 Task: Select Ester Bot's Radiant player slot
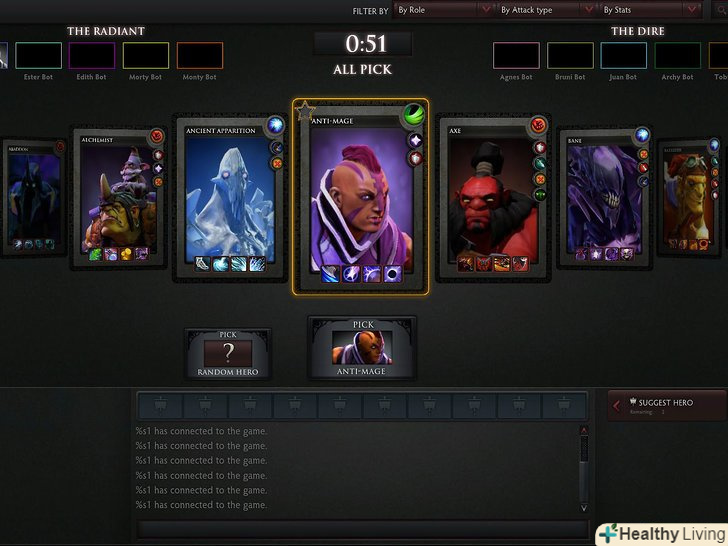[39, 55]
